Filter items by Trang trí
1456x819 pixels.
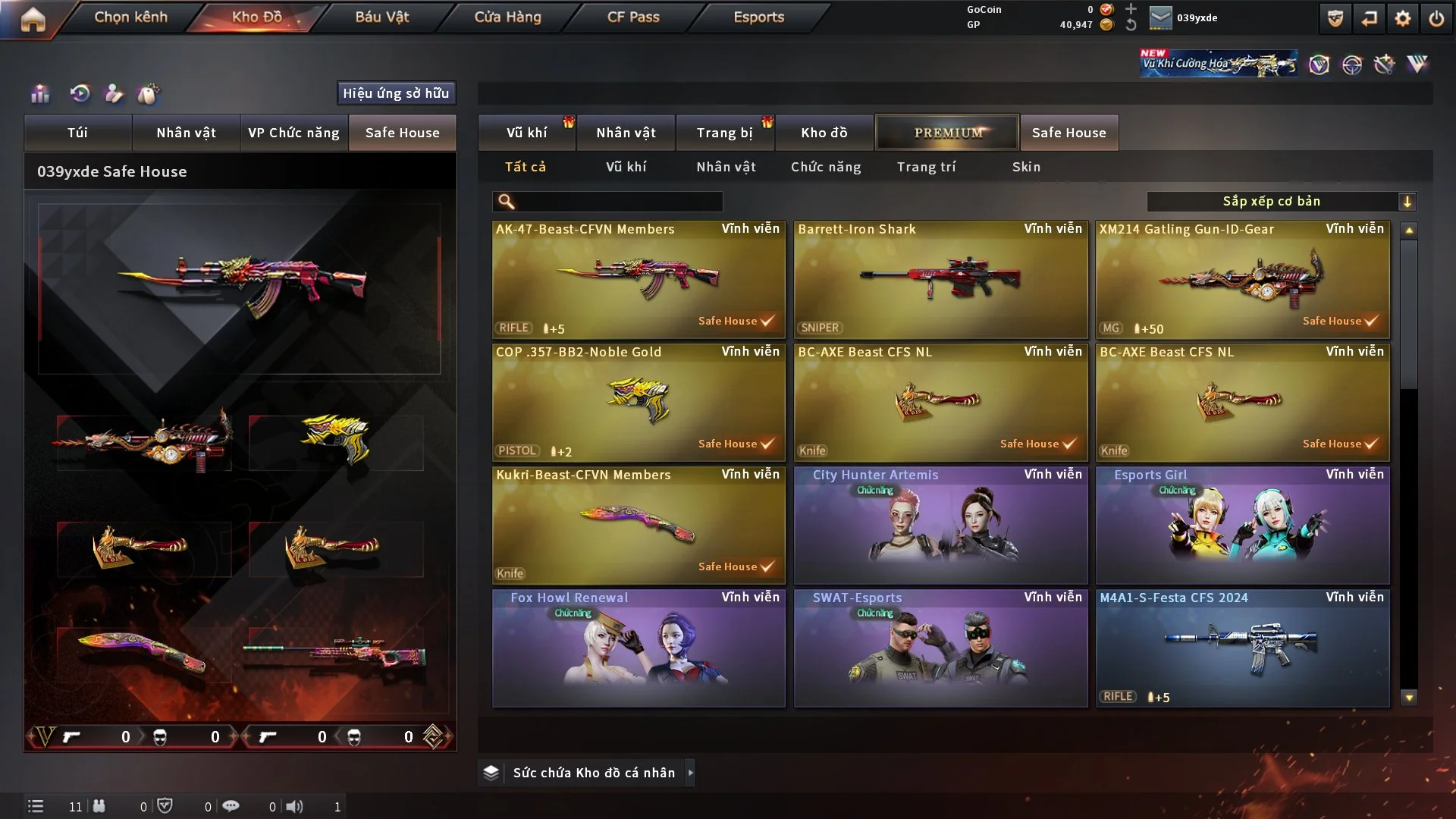click(x=926, y=167)
